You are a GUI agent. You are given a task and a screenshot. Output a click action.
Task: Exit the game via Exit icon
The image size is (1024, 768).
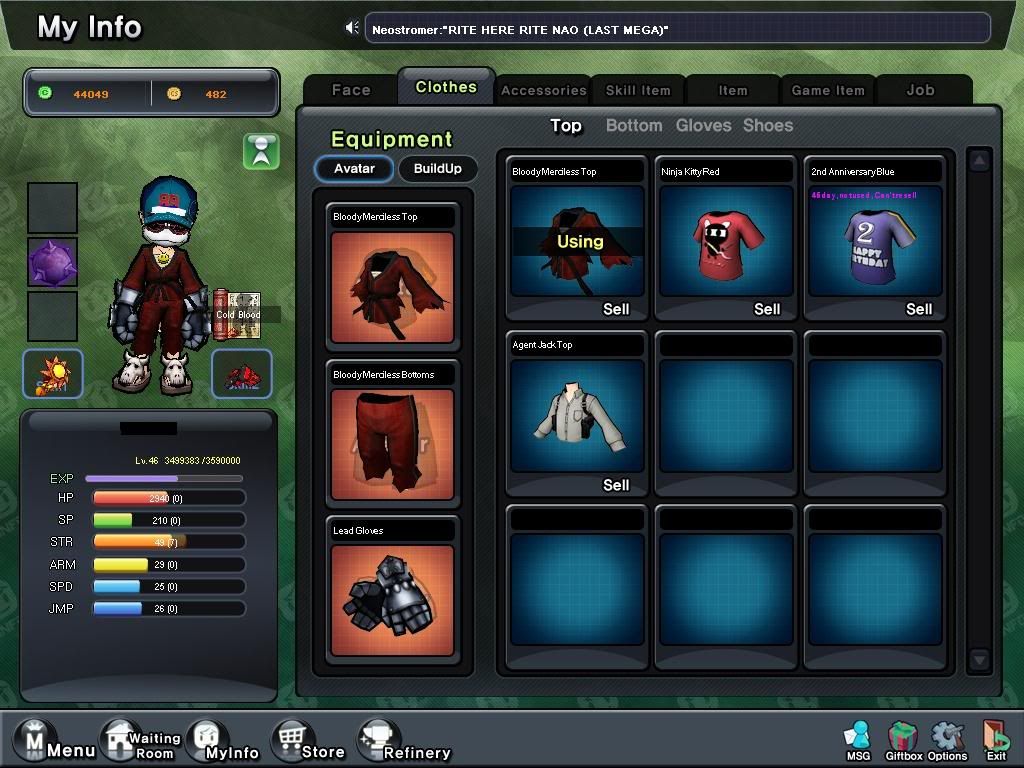pos(995,741)
